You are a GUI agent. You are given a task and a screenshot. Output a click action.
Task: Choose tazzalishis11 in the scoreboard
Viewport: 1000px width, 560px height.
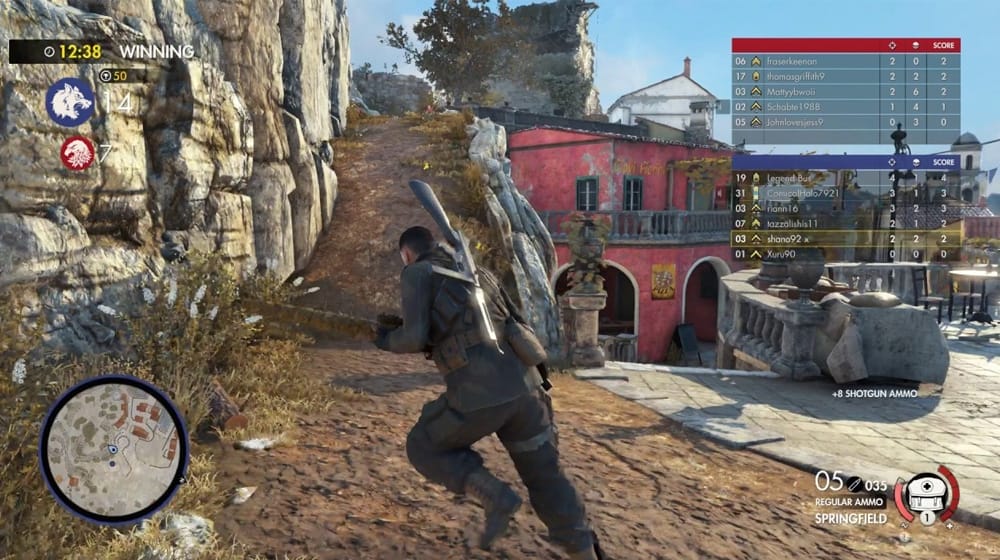click(845, 223)
